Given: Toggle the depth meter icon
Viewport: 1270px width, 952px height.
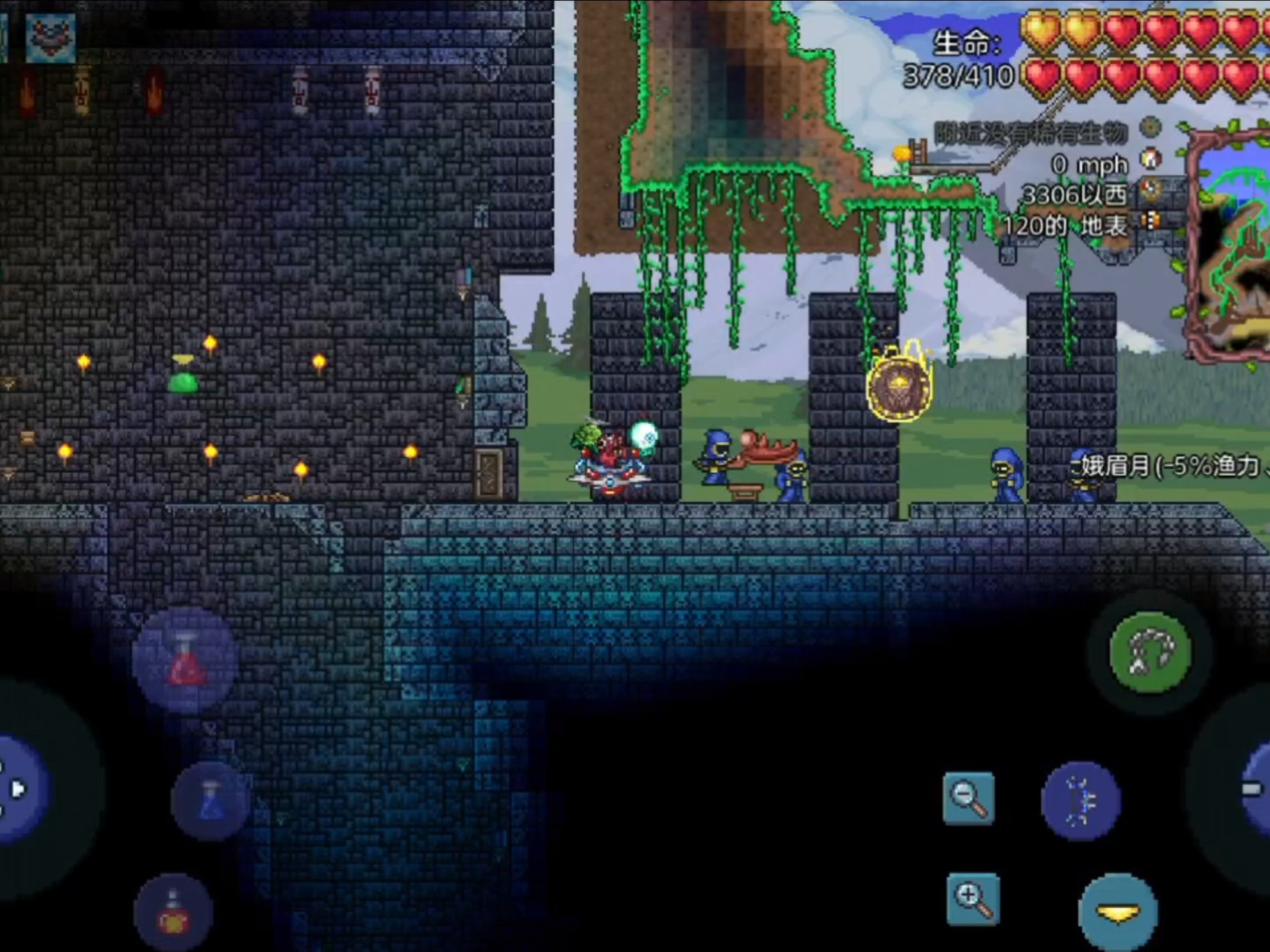Looking at the screenshot, I should (x=1151, y=221).
